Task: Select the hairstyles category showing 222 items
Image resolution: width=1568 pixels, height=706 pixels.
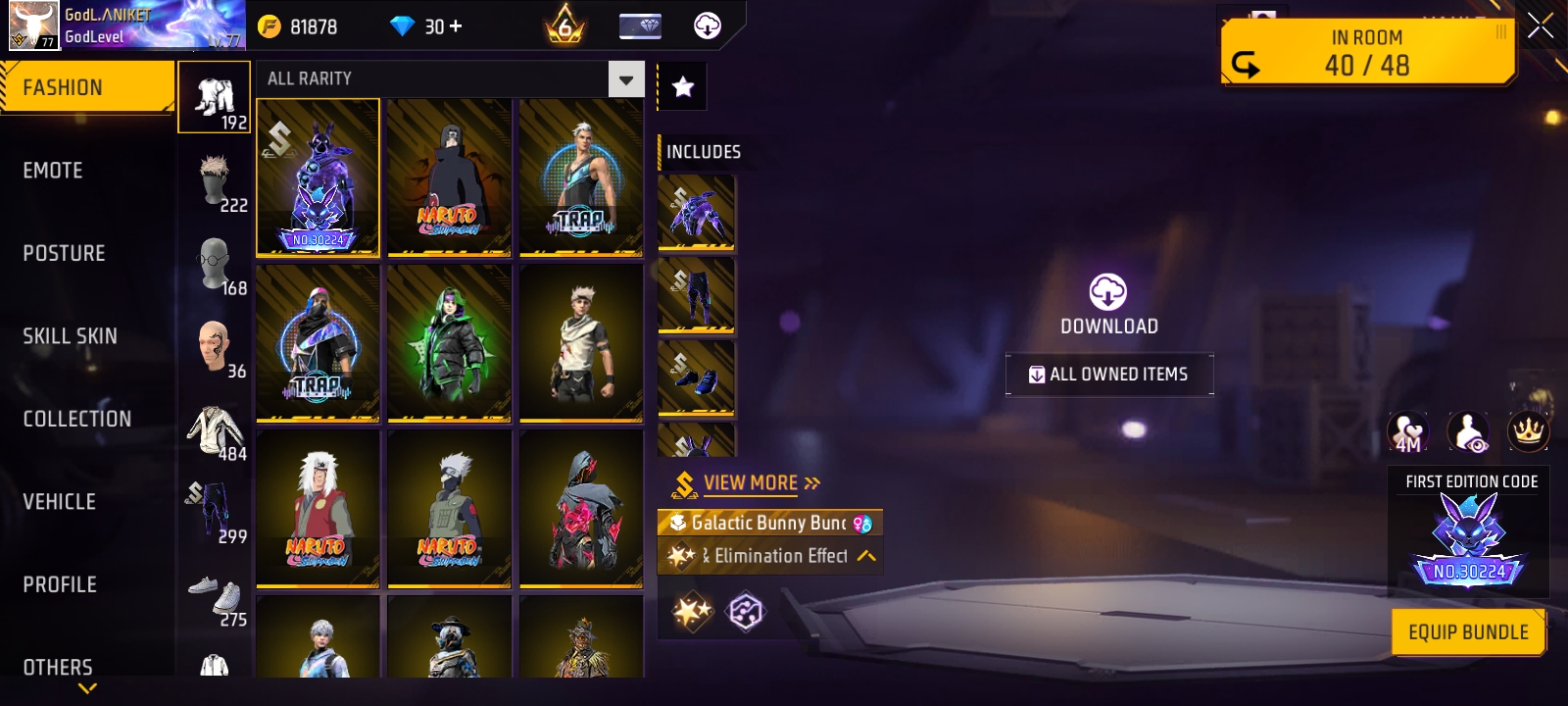Action: tap(214, 176)
